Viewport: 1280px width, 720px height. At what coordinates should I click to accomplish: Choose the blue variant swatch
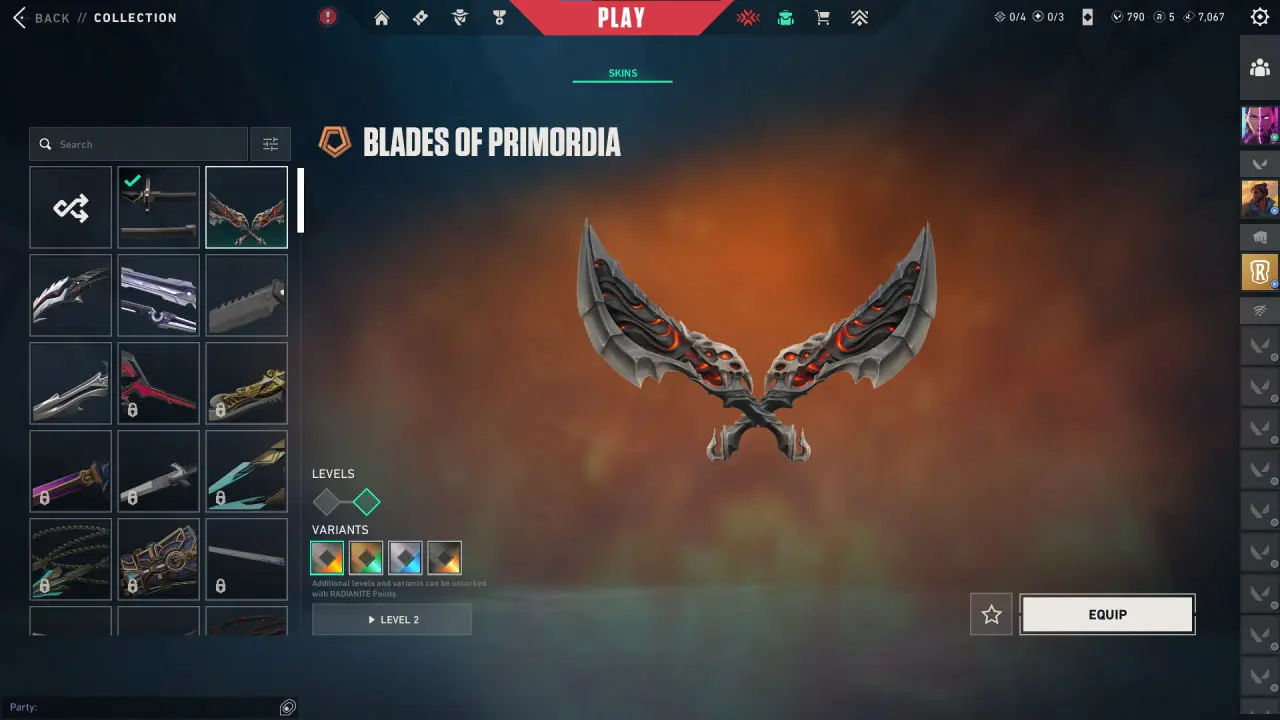(405, 557)
